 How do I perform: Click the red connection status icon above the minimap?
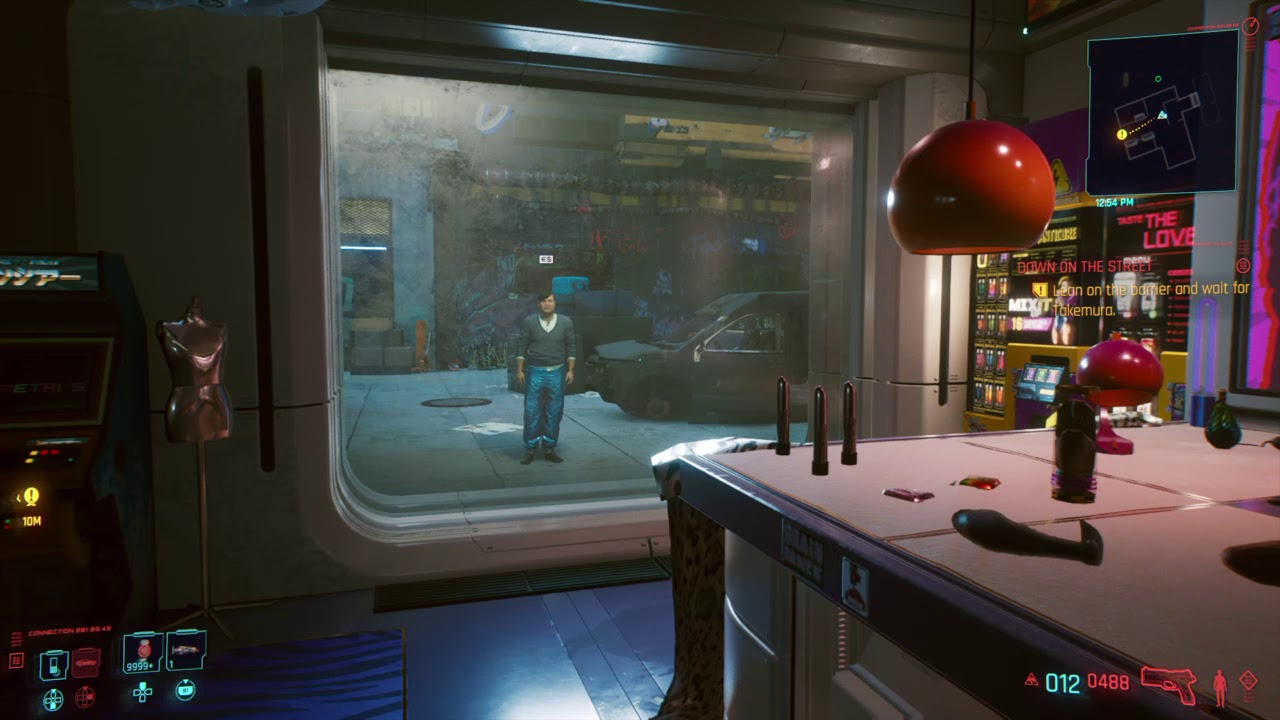coord(1252,25)
